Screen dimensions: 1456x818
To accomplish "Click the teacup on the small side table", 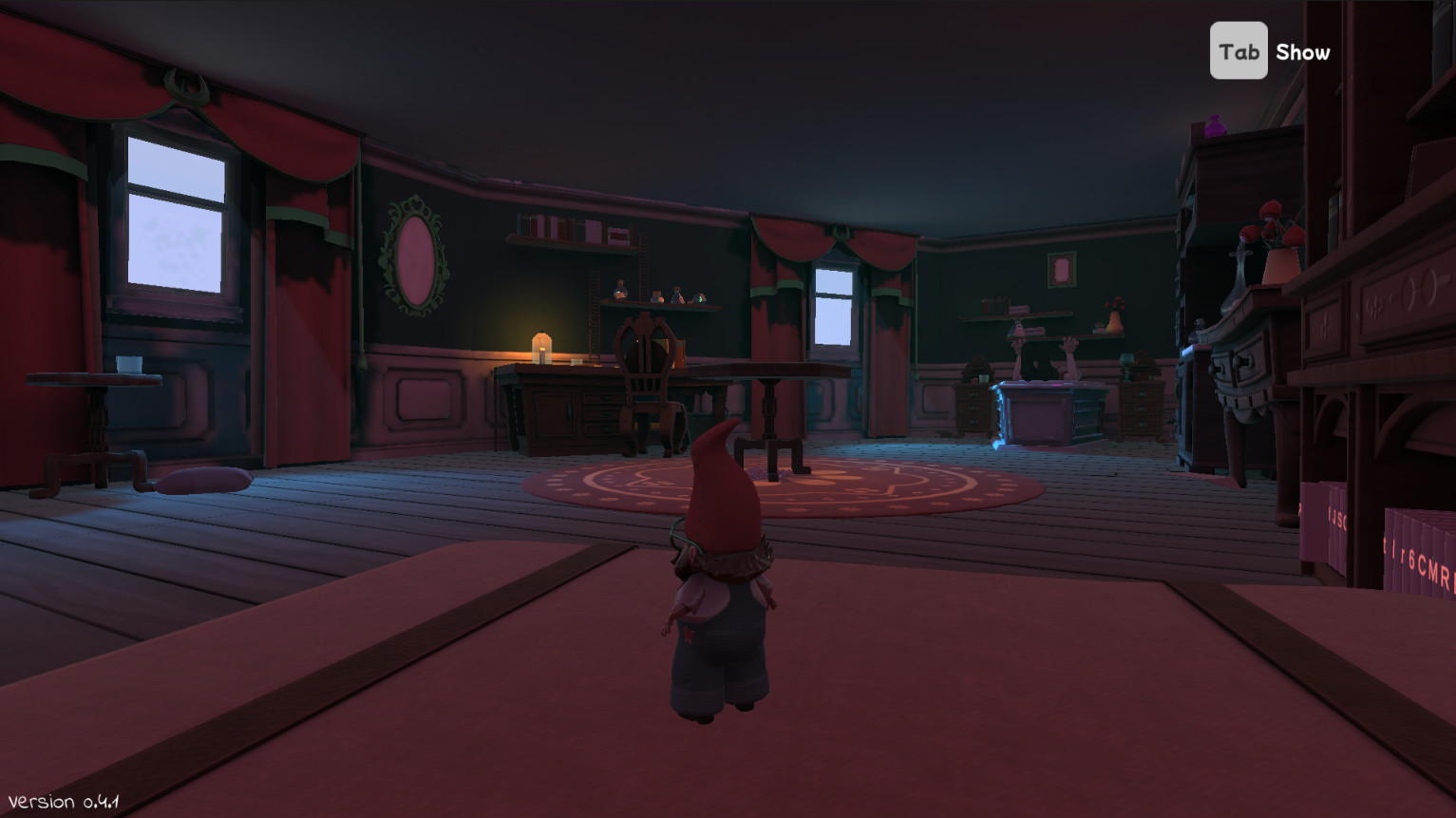I will (128, 364).
